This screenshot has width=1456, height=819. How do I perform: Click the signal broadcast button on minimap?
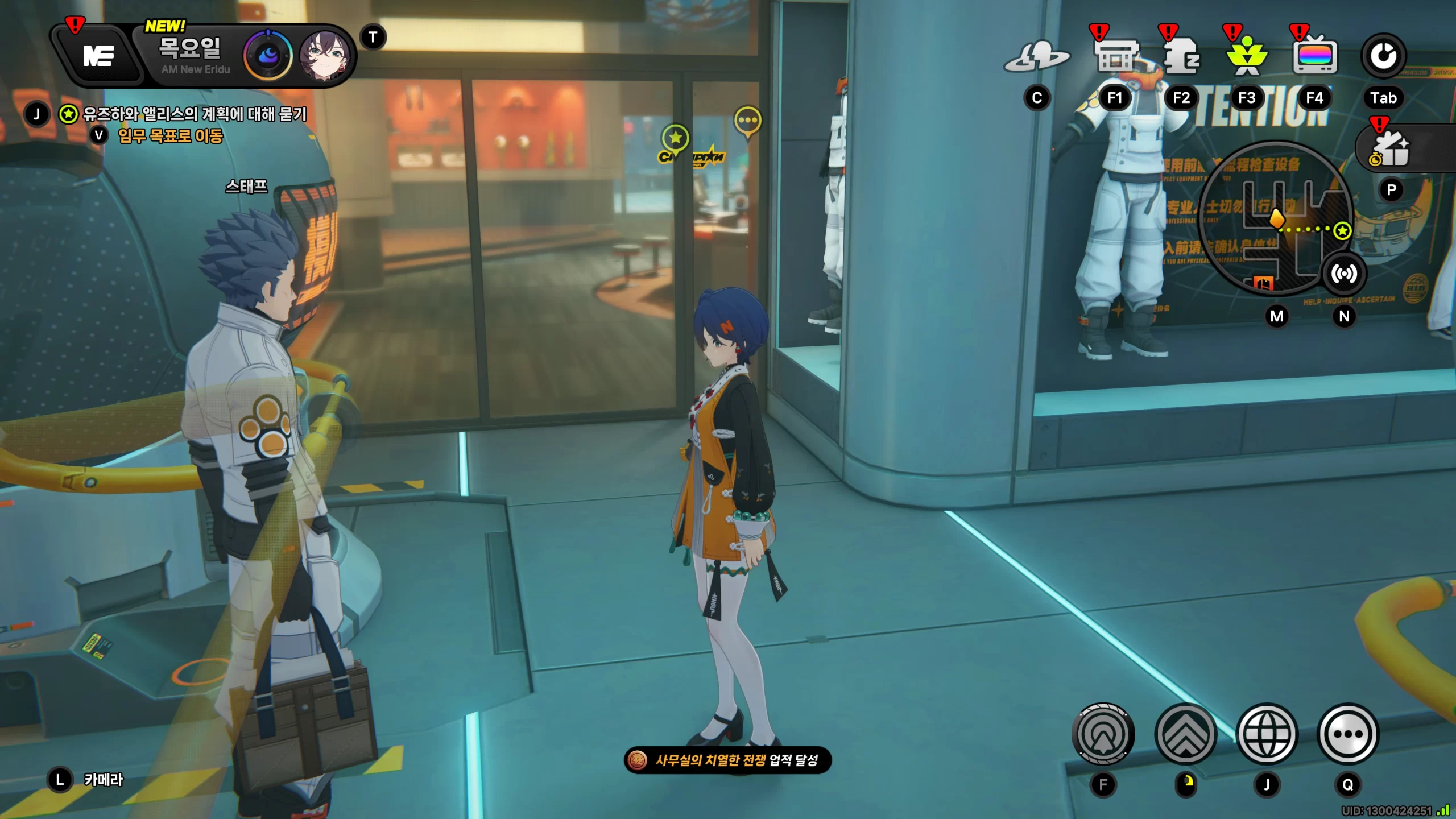coord(1344,274)
